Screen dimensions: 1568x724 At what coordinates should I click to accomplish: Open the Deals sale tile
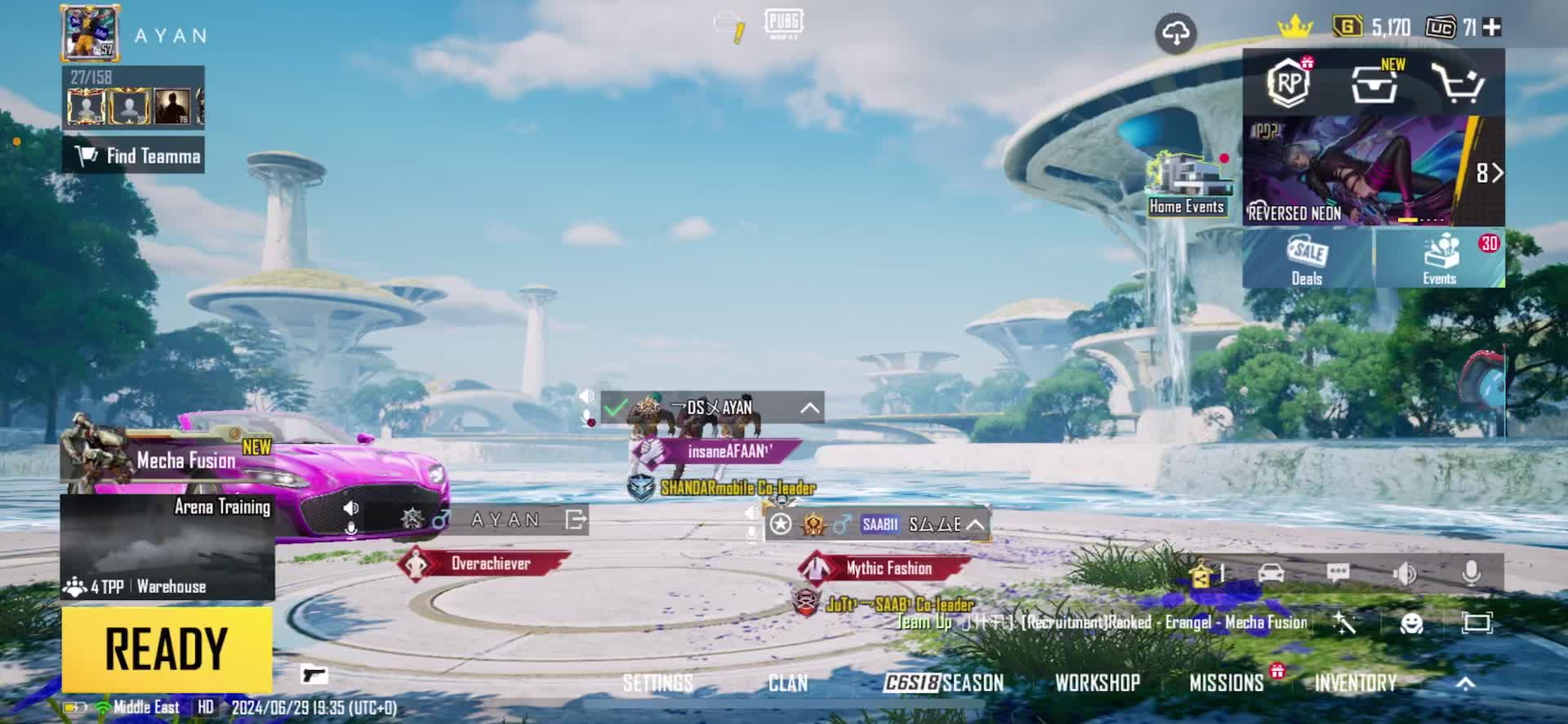1307,258
